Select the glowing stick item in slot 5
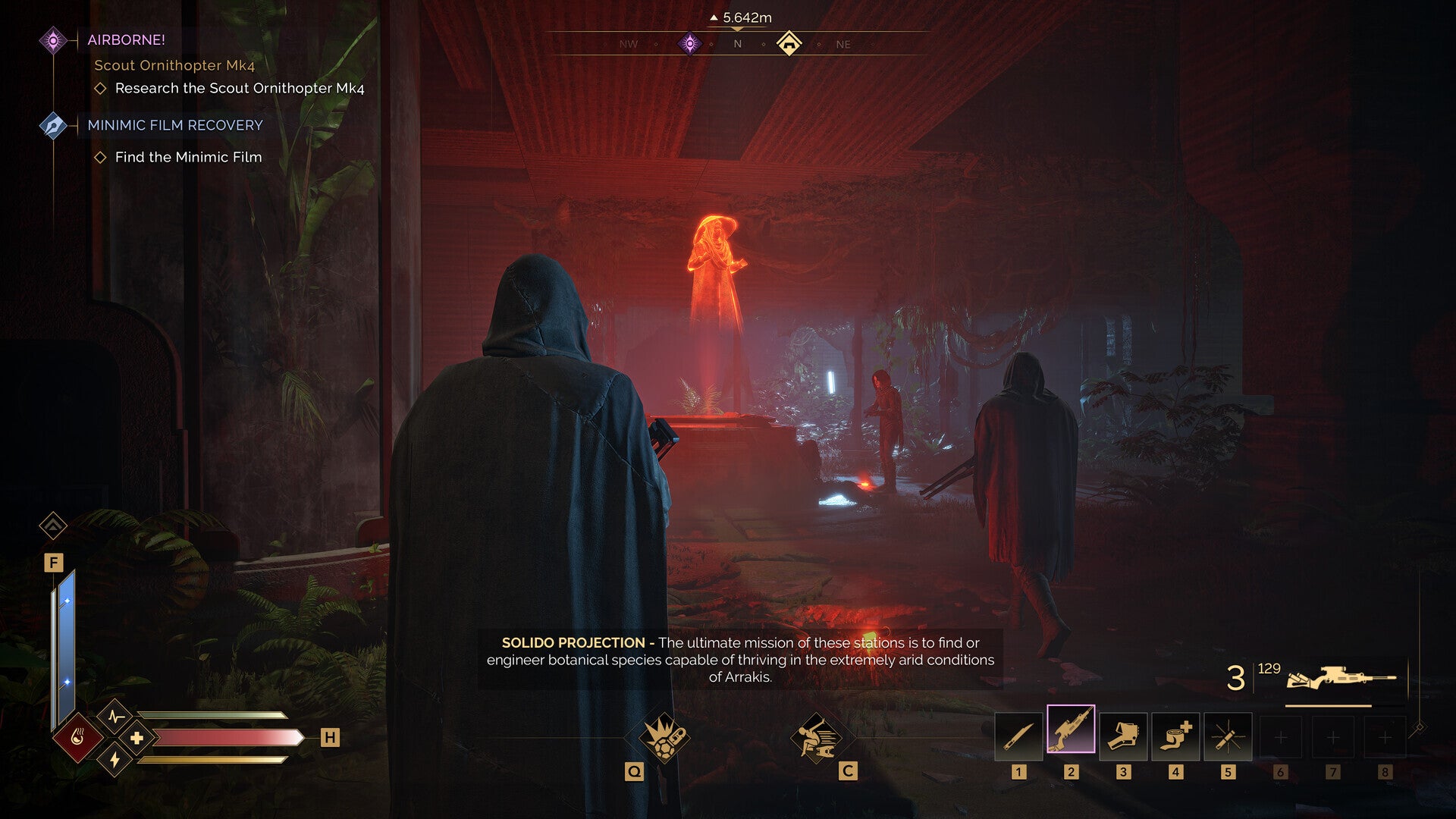This screenshot has width=1456, height=819. (x=1227, y=736)
